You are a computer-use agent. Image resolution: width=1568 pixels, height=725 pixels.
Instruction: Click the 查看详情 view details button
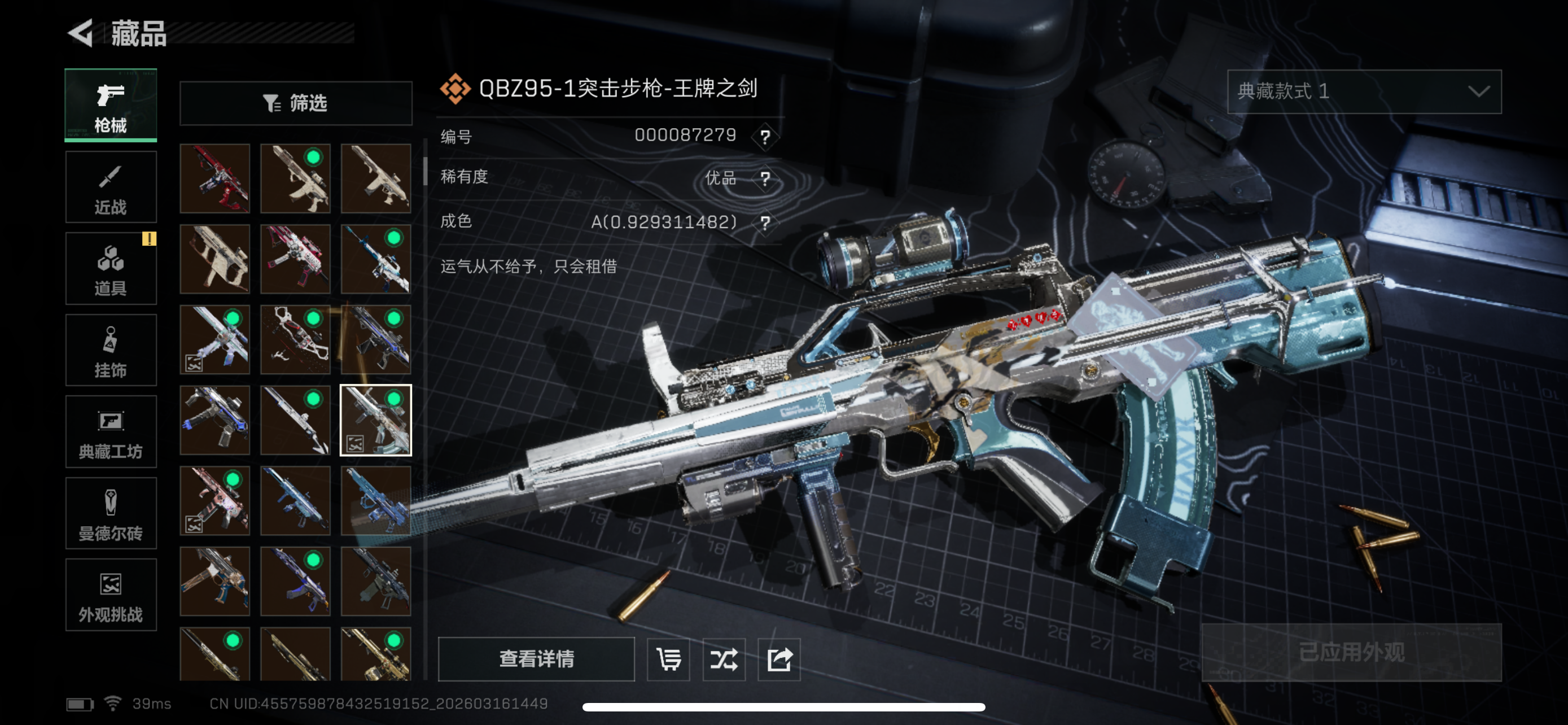[536, 658]
